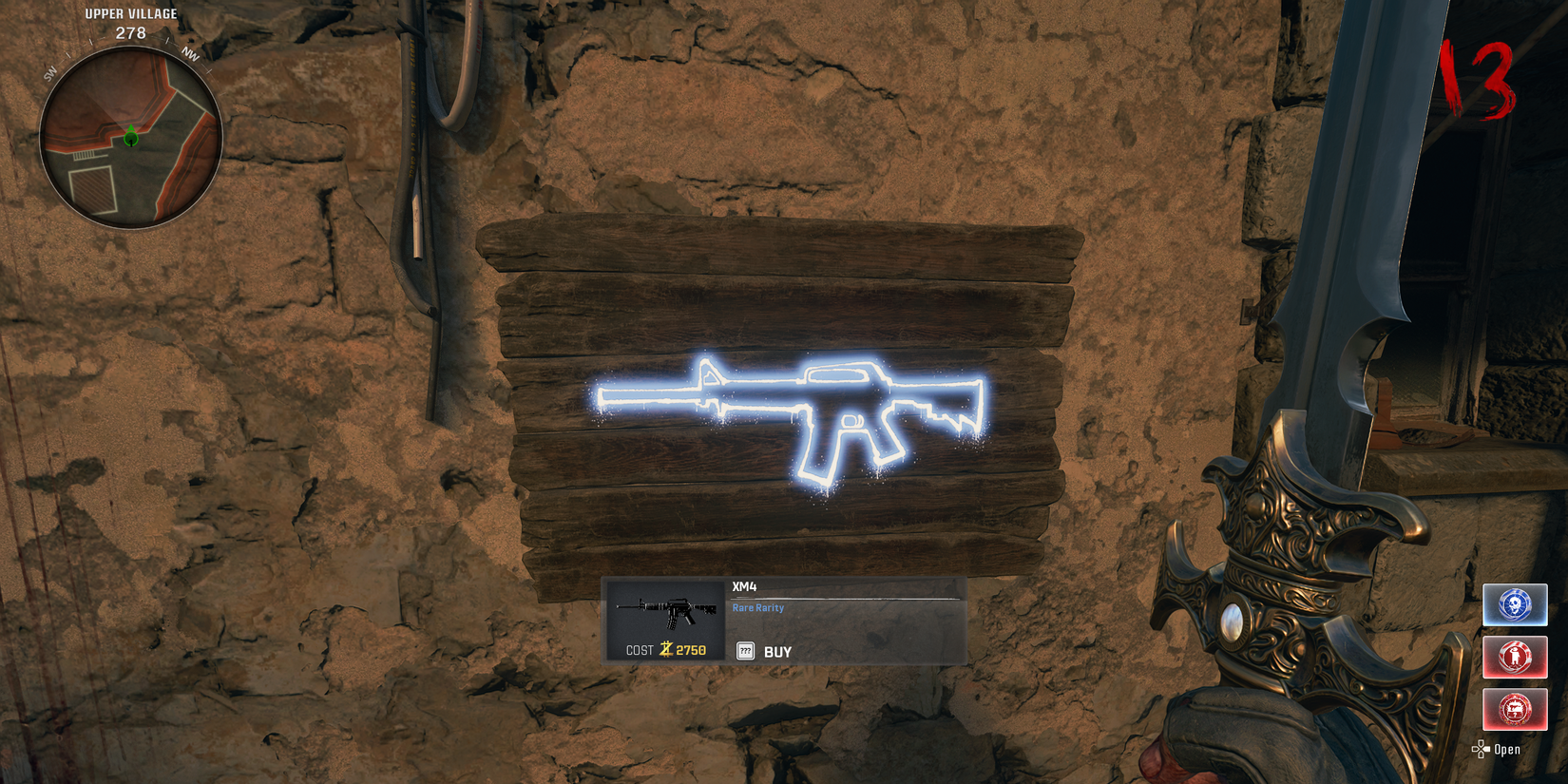This screenshot has height=784, width=1568.
Task: Select the UPPER VILLAGE location label
Action: (x=129, y=13)
